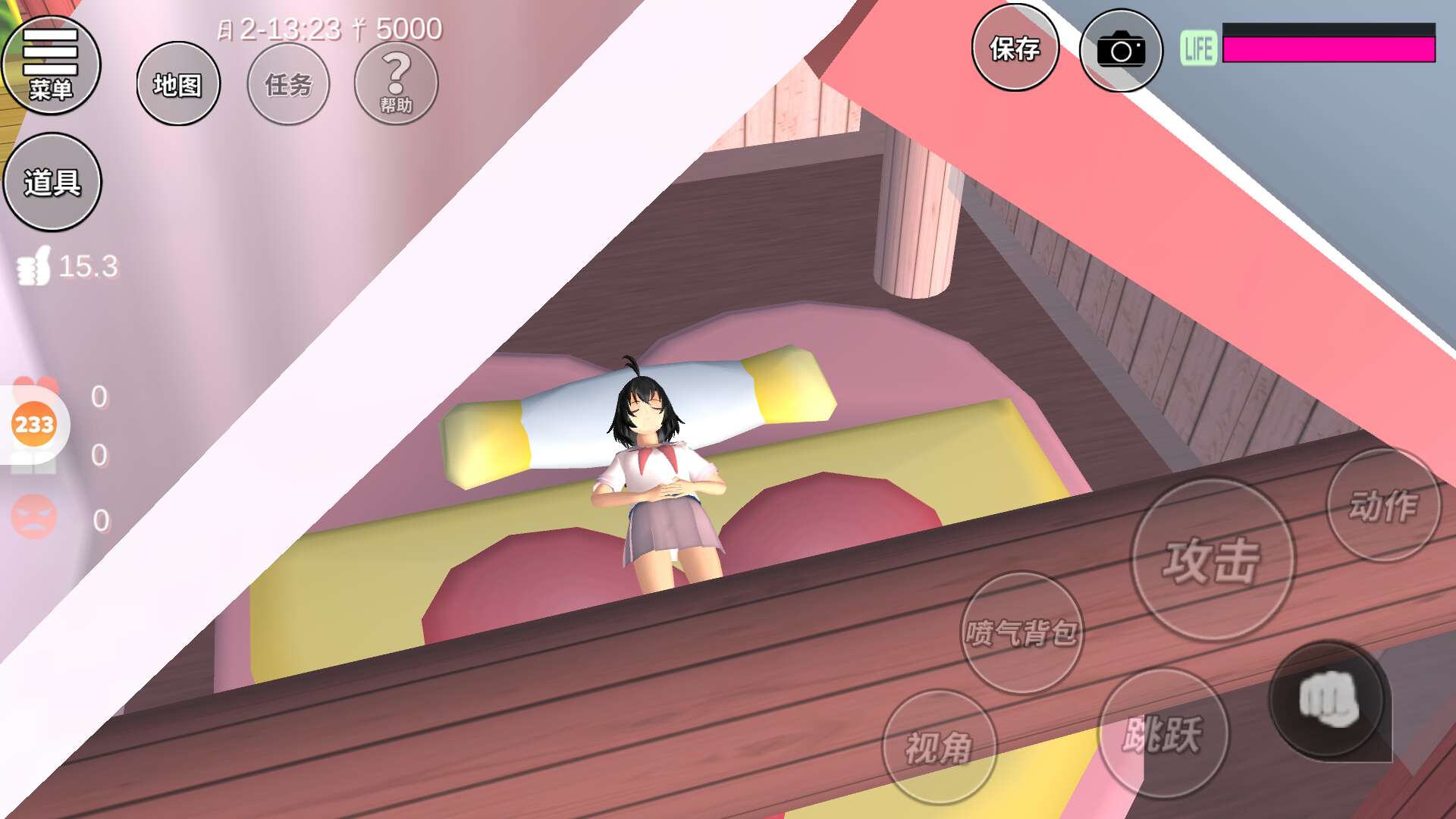Open the 动作 actions button
The width and height of the screenshot is (1456, 819).
(1383, 505)
